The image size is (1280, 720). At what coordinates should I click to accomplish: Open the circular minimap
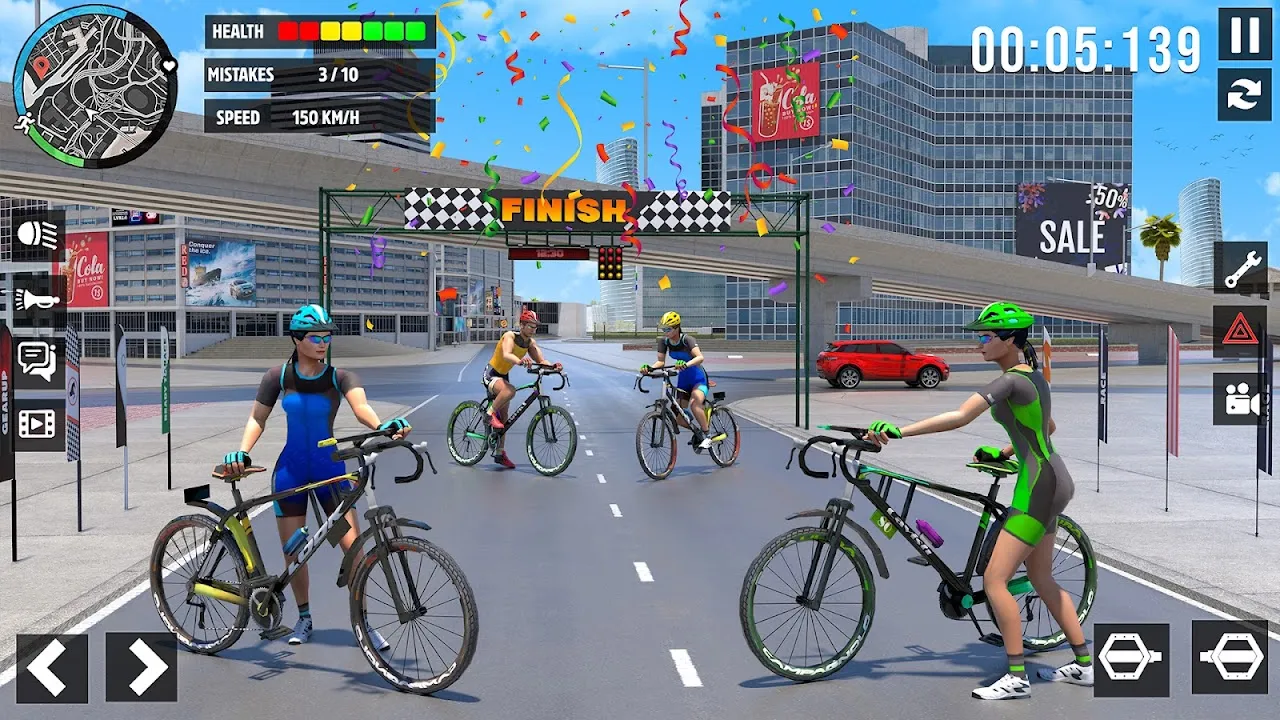point(96,85)
